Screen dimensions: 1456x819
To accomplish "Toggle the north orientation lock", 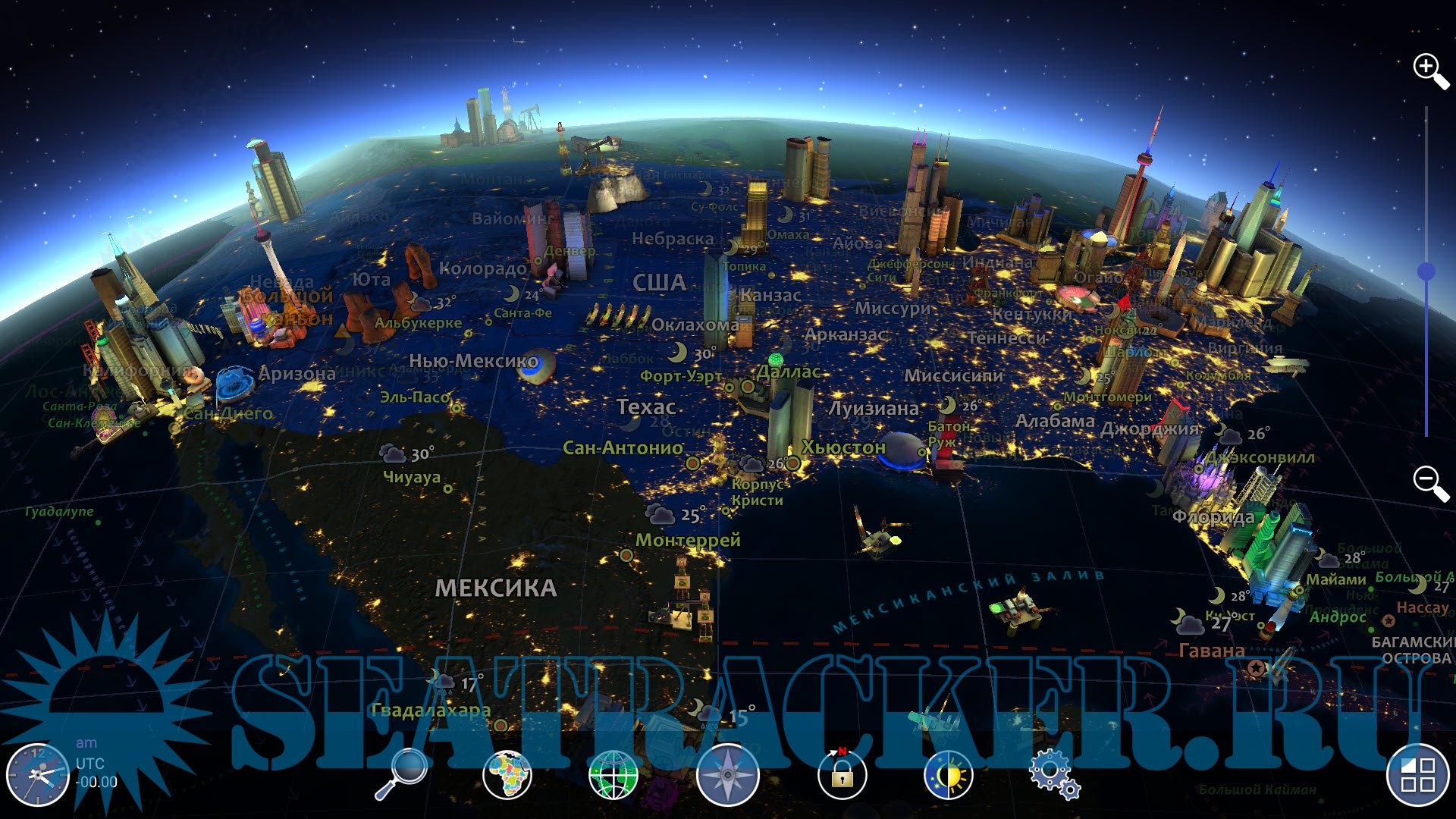I will point(842,774).
